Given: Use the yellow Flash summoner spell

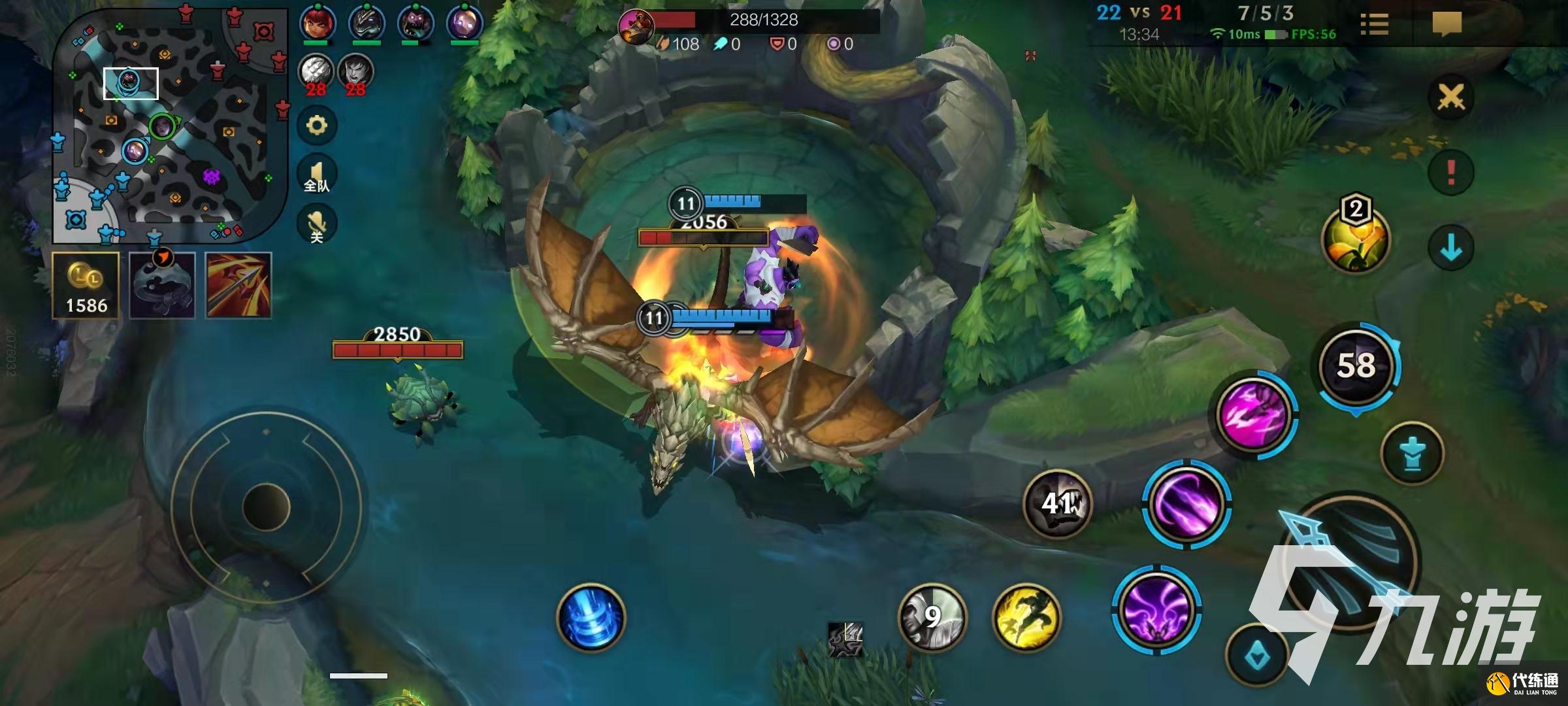Looking at the screenshot, I should pyautogui.click(x=1026, y=618).
